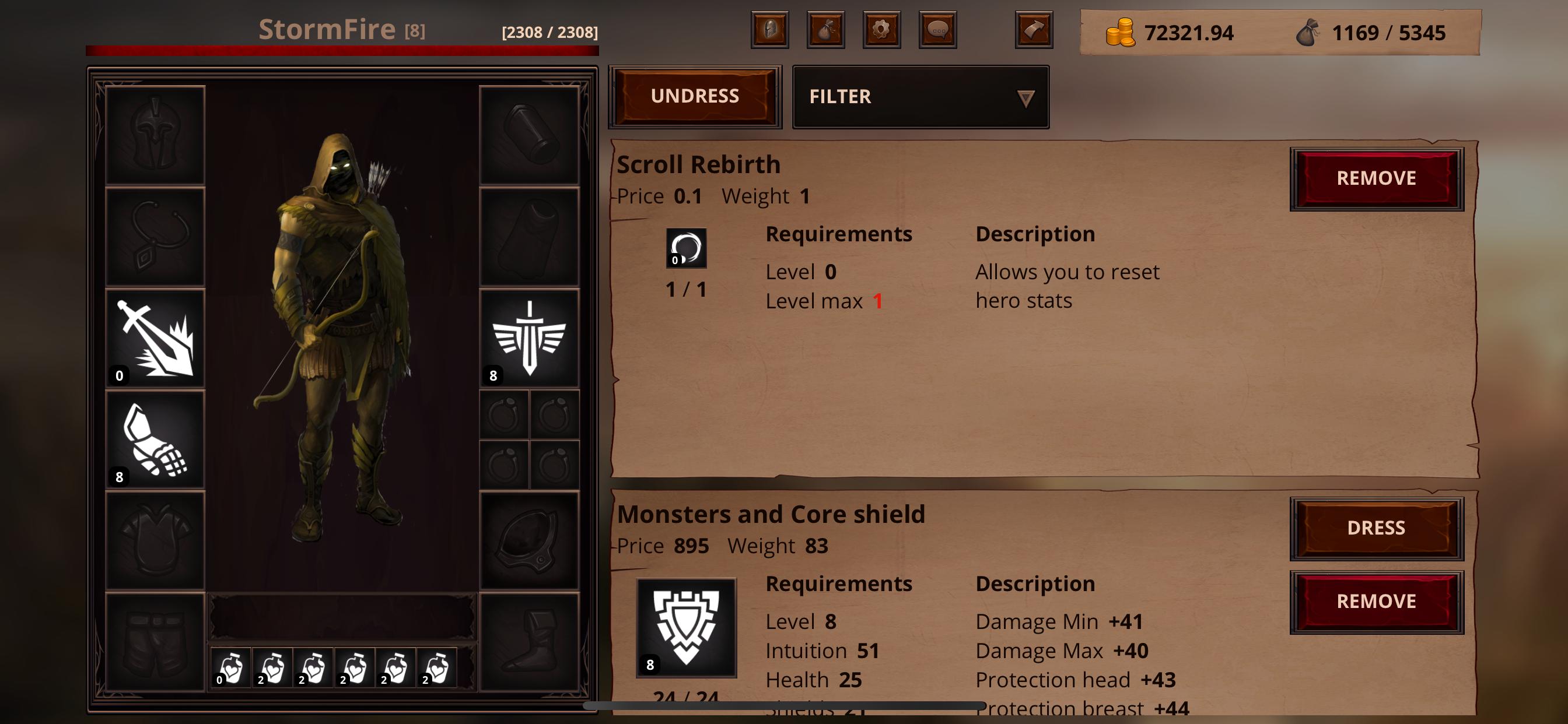Viewport: 1568px width, 724px height.
Task: Open the helmet character menu icon
Action: [x=769, y=30]
